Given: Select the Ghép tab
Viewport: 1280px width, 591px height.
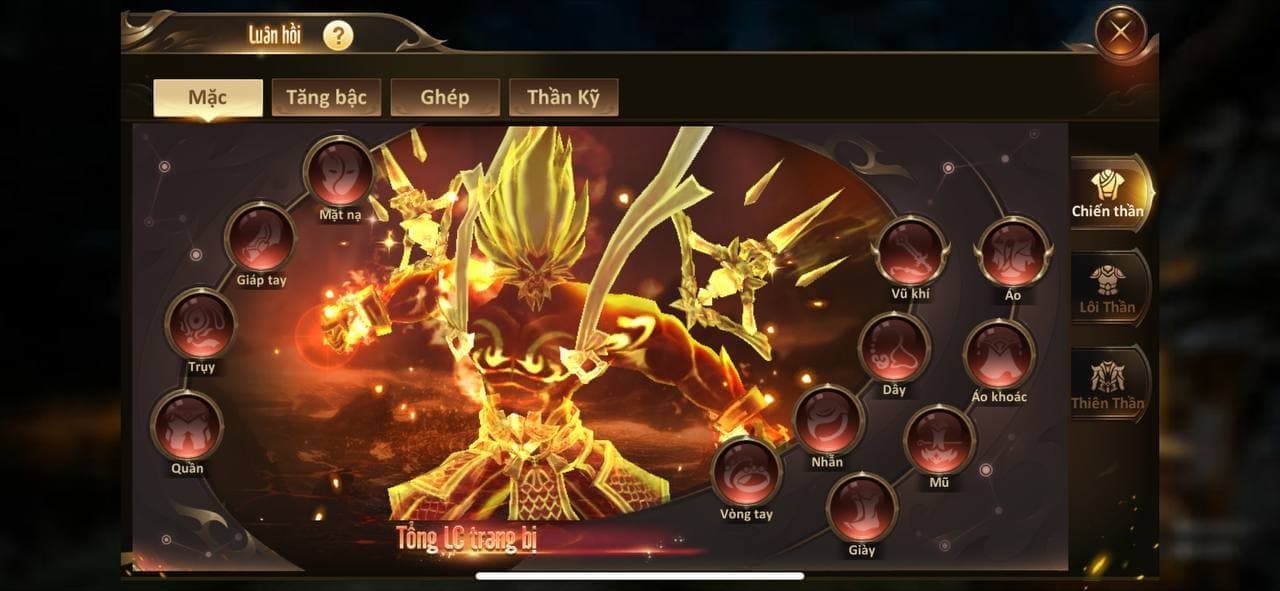Looking at the screenshot, I should [445, 98].
